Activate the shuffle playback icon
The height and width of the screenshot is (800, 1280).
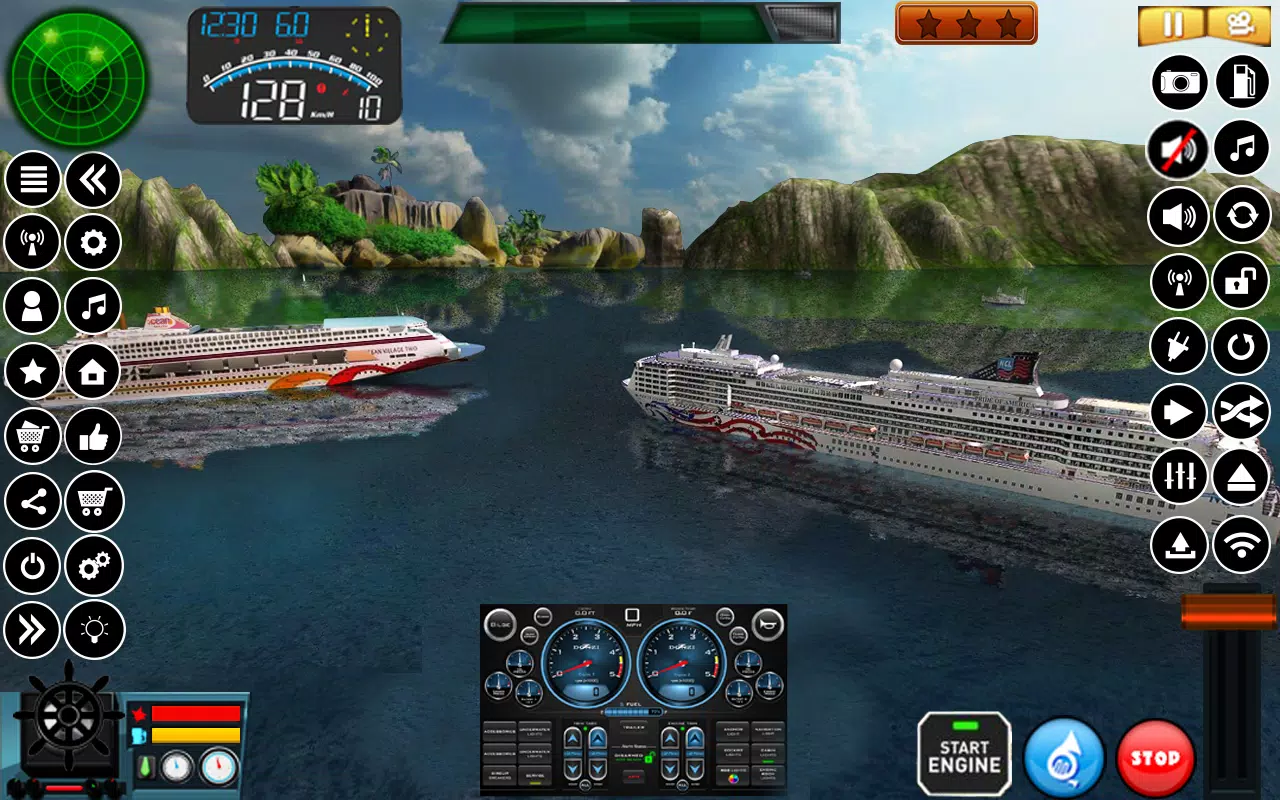click(1240, 411)
